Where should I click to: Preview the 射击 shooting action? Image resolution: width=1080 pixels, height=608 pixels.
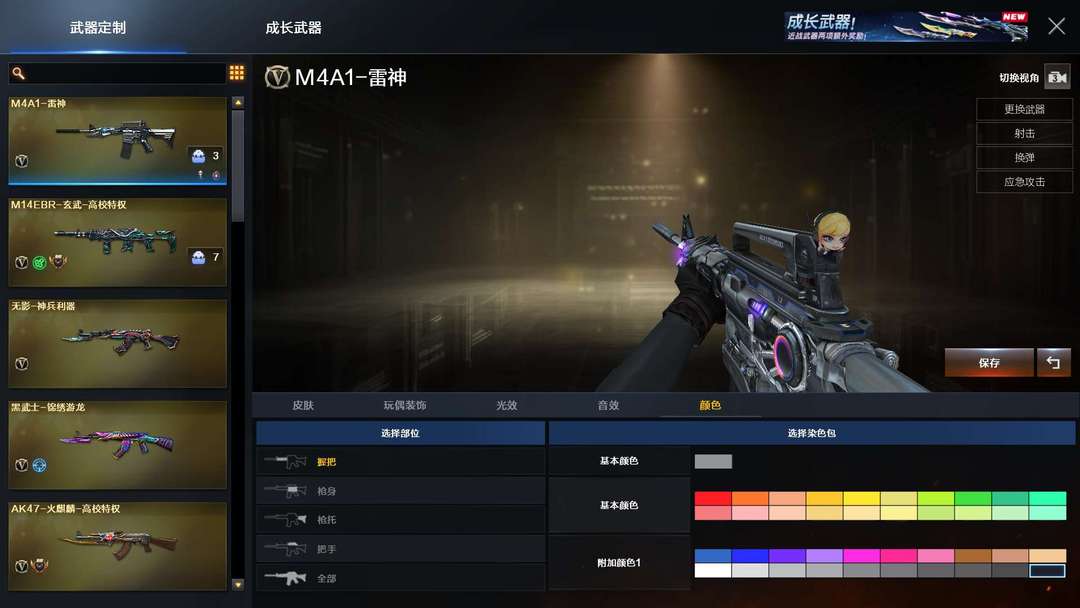tap(1024, 133)
